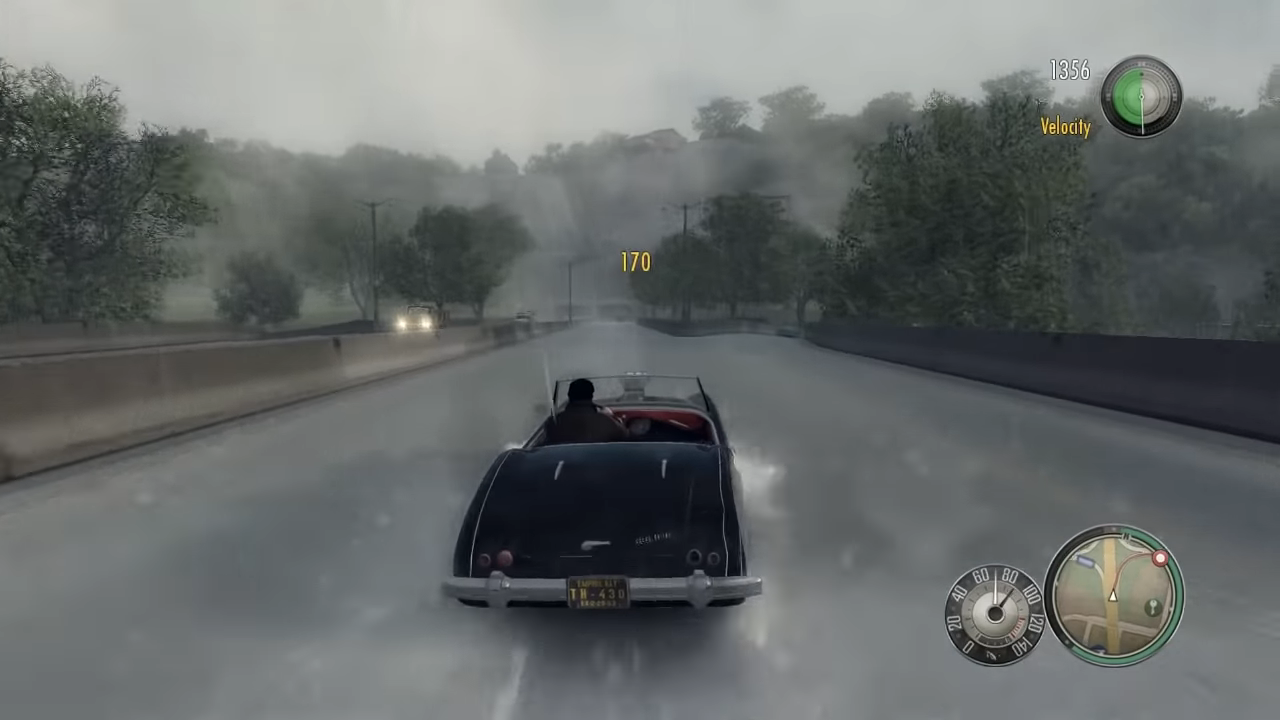The image size is (1280, 720).
Task: Click the Velocity label text
Action: (x=1065, y=128)
